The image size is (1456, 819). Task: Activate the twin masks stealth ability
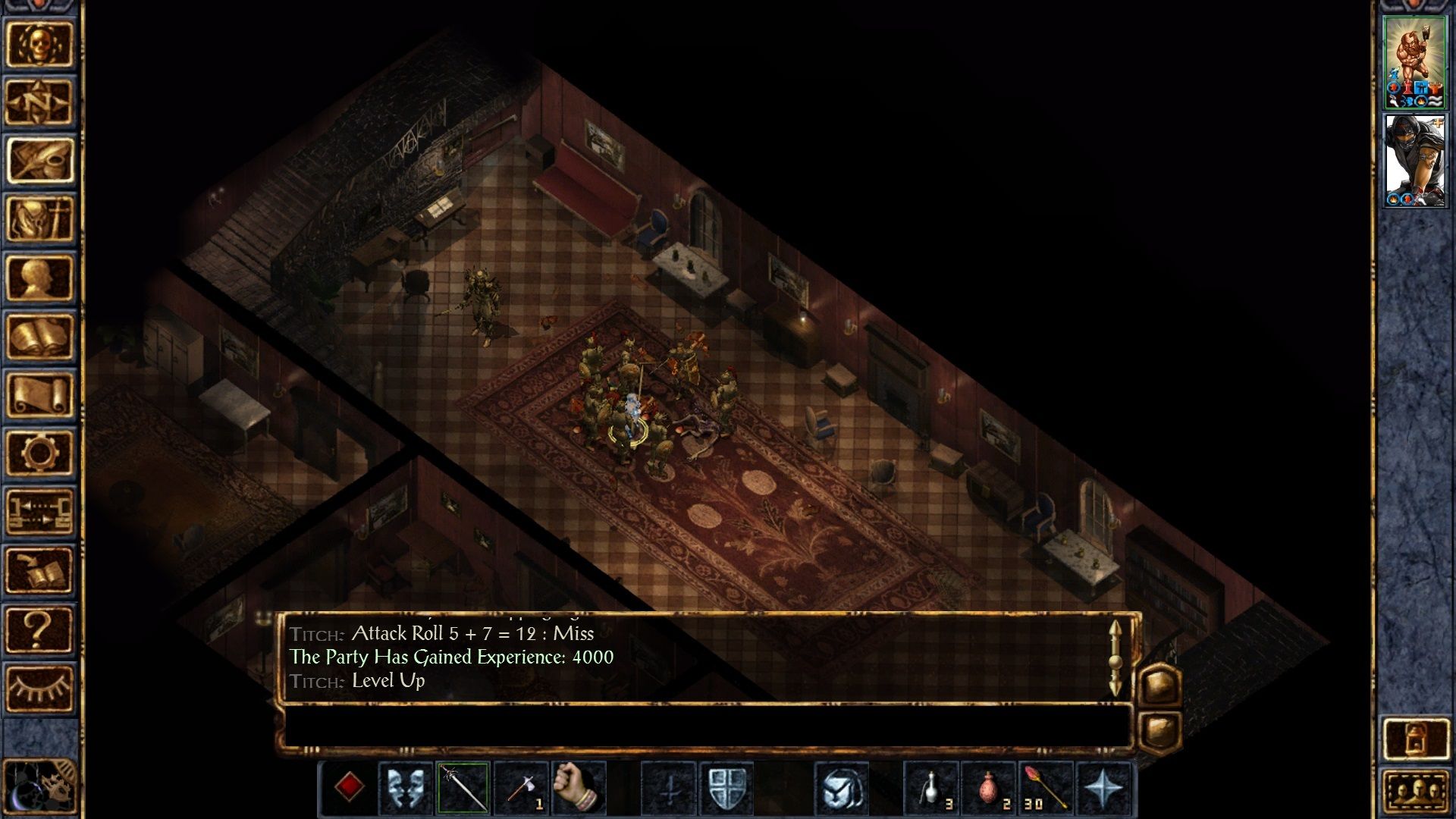pyautogui.click(x=405, y=789)
